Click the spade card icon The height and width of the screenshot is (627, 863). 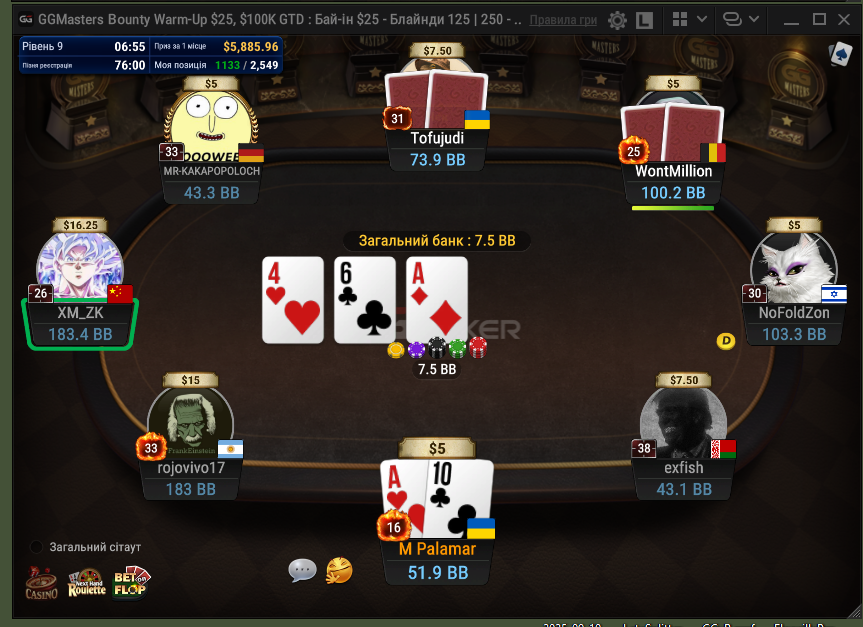[x=838, y=56]
